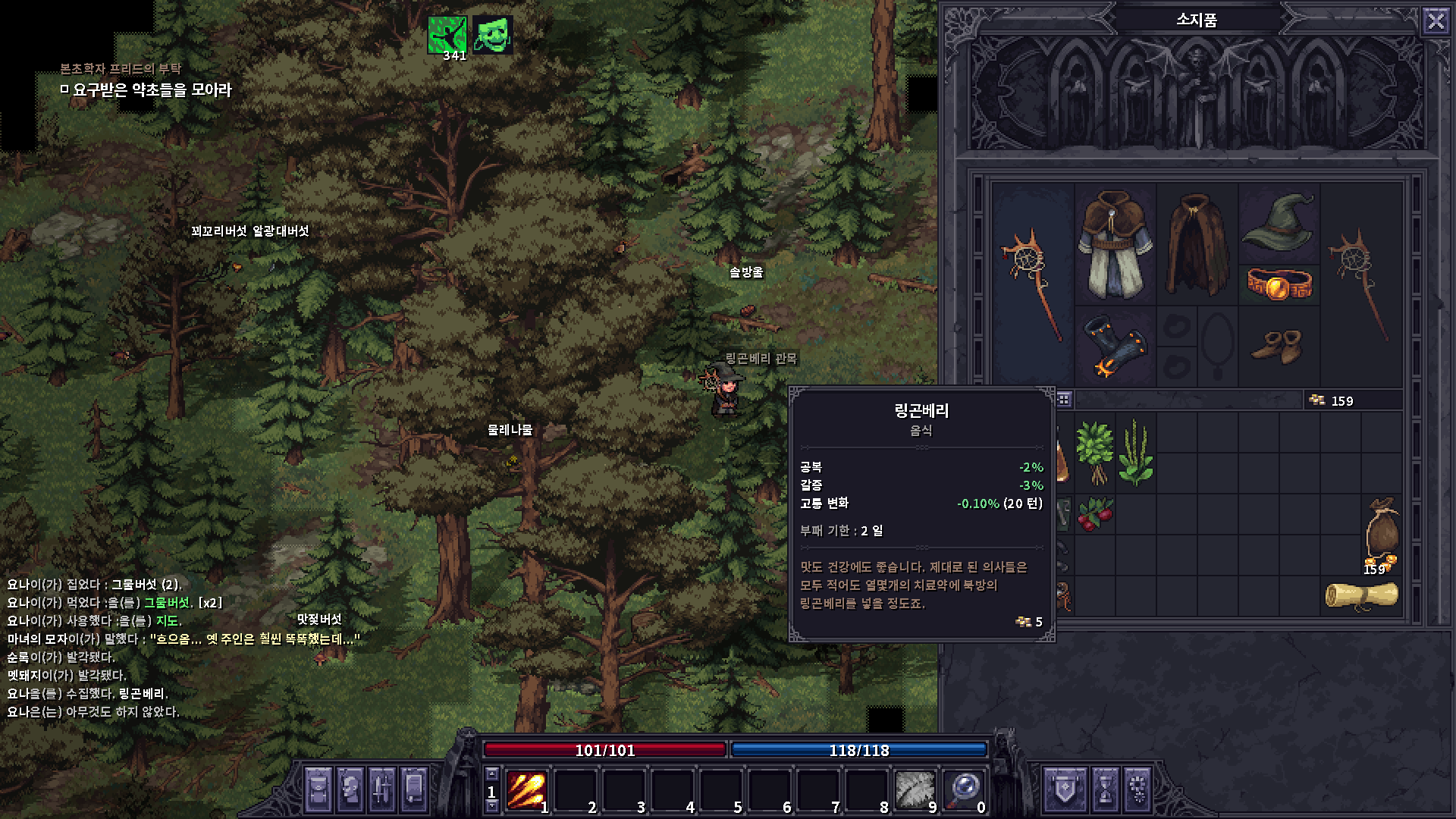Activate the grey leaf ability in slot 9
Screen dimensions: 1456x819
pyautogui.click(x=915, y=789)
